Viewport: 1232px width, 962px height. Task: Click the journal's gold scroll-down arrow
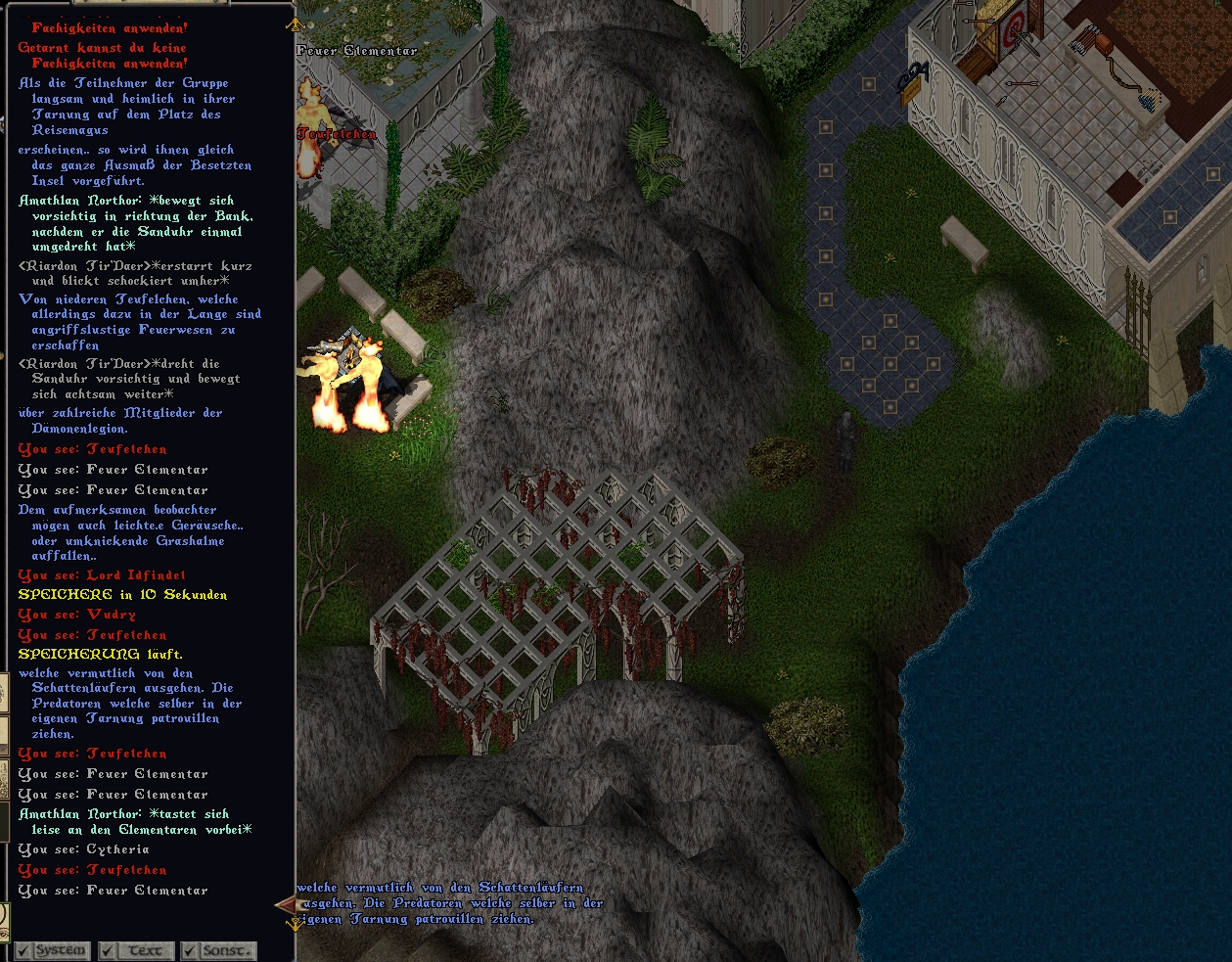(293, 923)
